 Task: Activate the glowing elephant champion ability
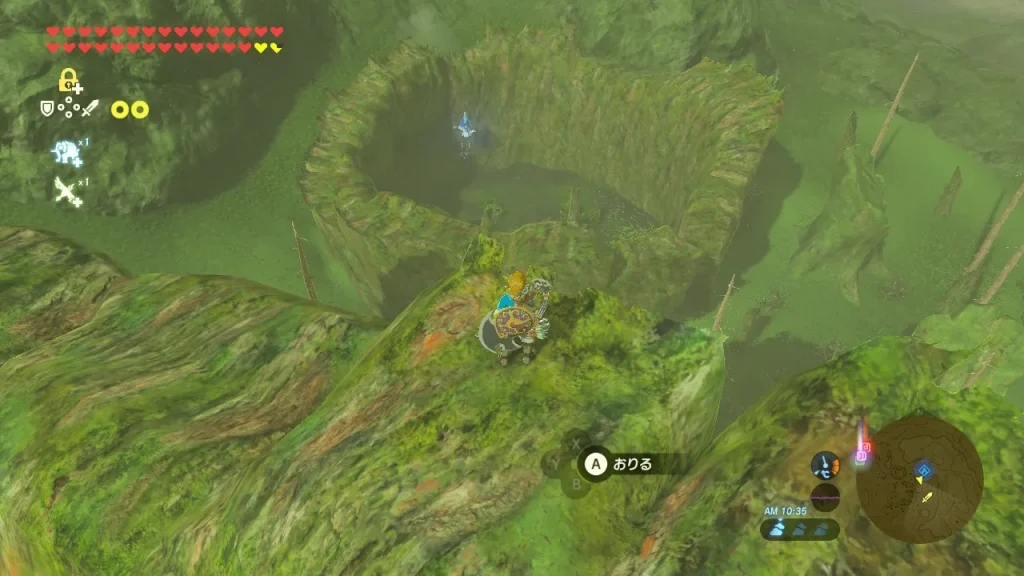coord(67,151)
